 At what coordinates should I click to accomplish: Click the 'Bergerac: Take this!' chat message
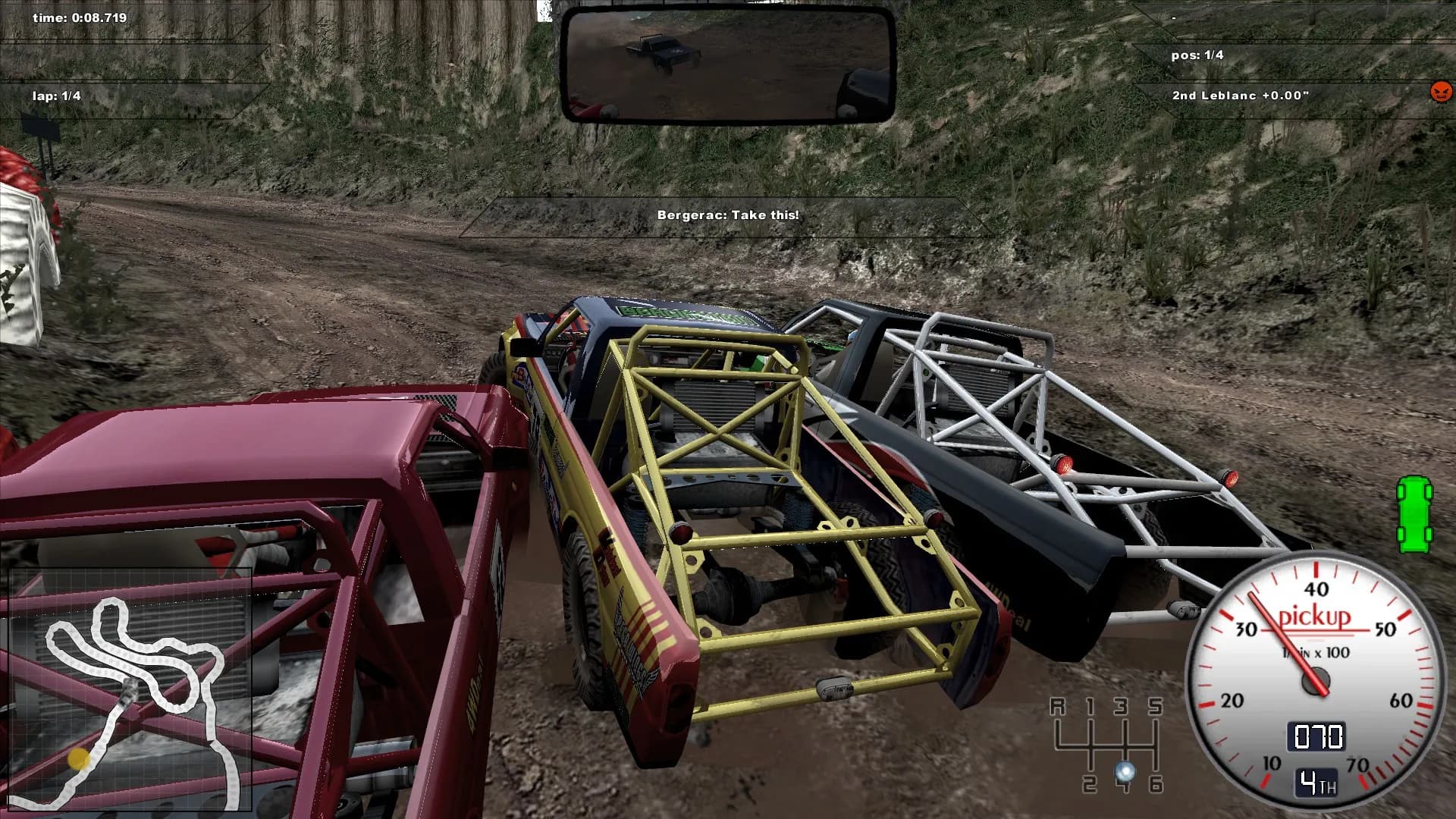[729, 215]
